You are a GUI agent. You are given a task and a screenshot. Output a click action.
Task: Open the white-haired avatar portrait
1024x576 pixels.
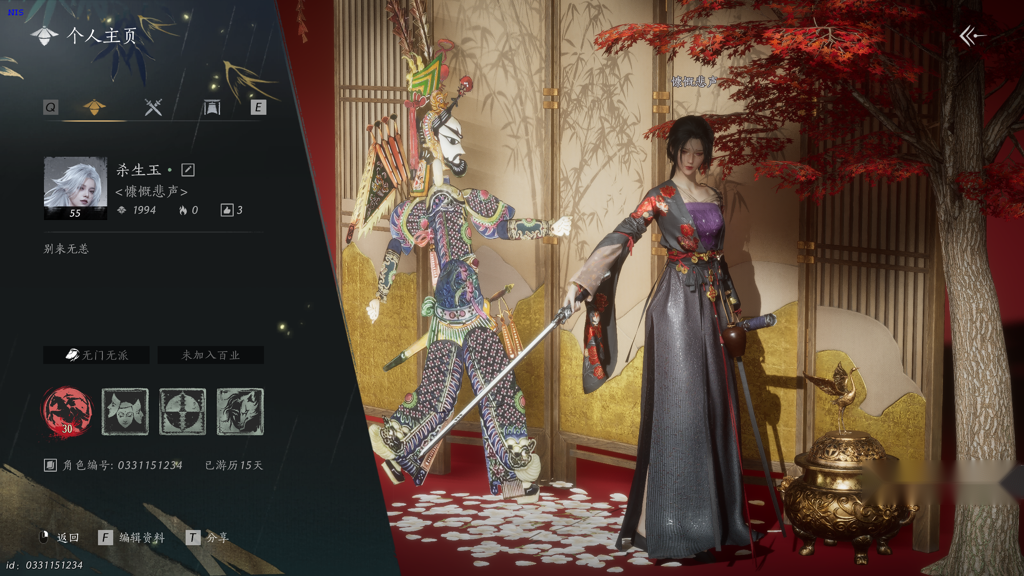tap(75, 187)
